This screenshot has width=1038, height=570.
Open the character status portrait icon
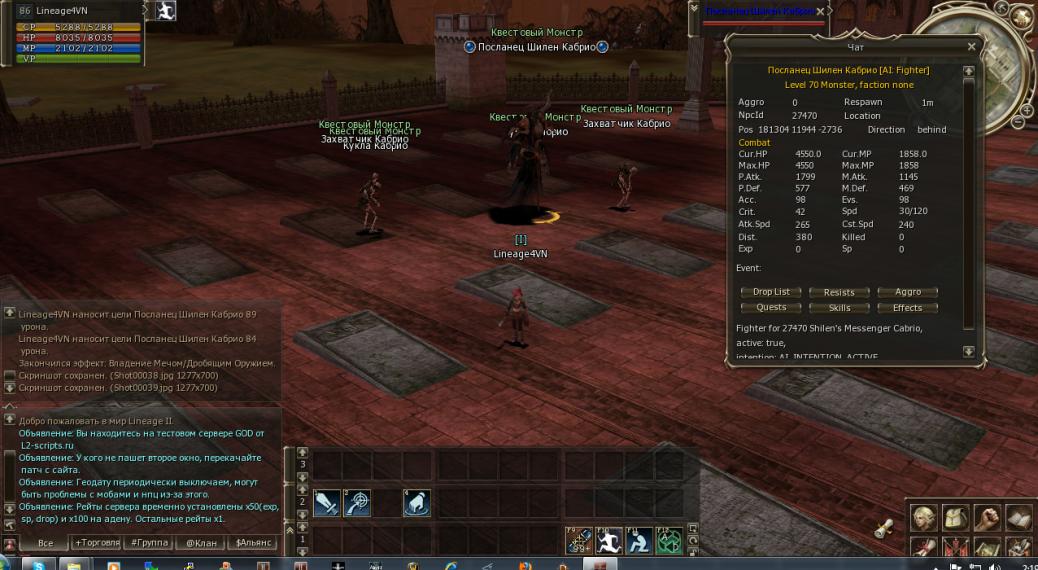[x=923, y=517]
